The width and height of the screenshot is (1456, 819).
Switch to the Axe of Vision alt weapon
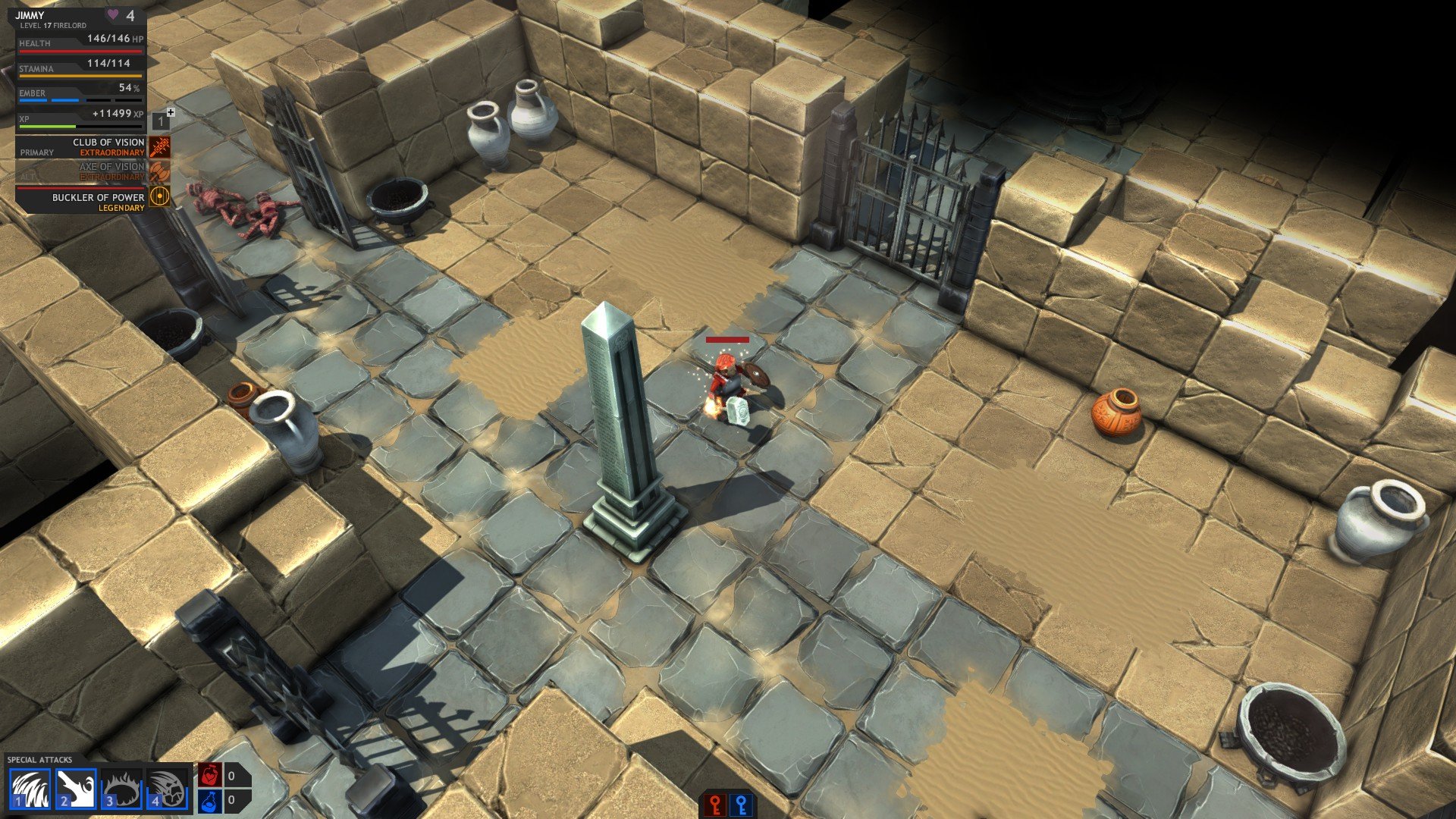(x=159, y=171)
